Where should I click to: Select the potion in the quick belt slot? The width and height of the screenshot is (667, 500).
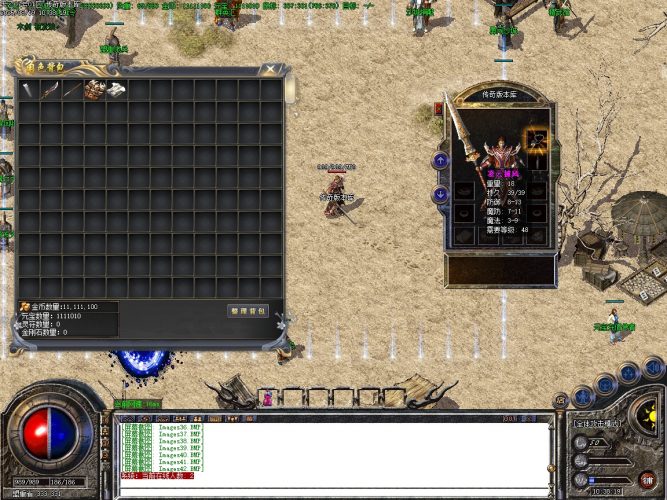coord(268,398)
